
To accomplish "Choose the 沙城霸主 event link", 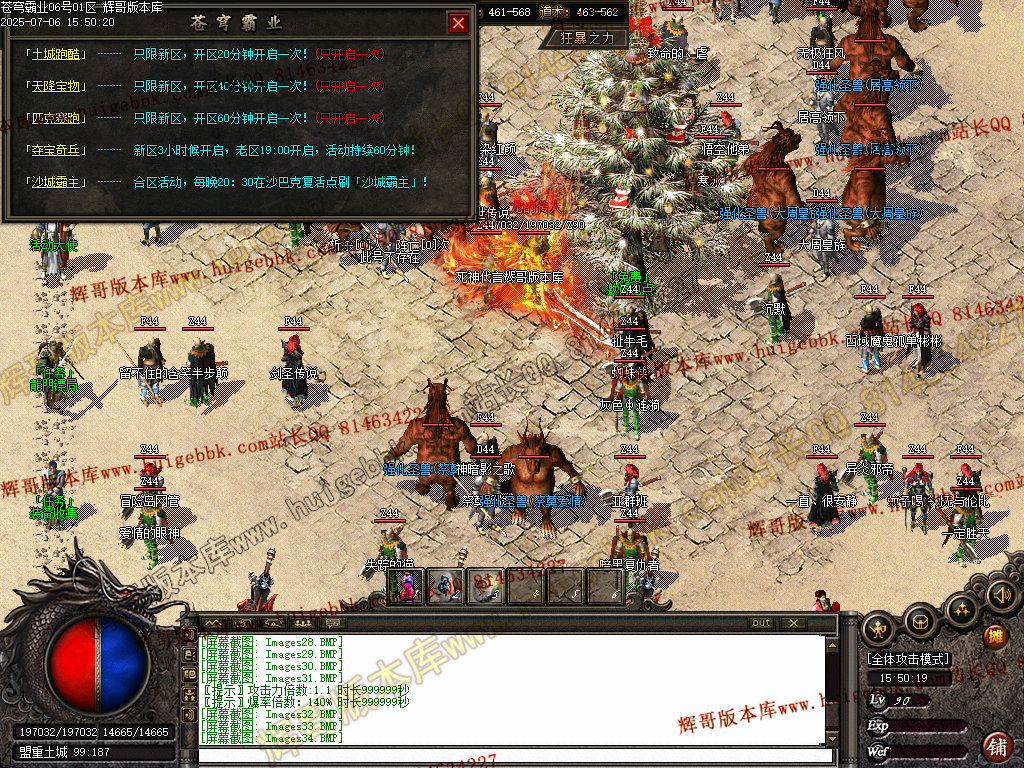I will [x=57, y=182].
